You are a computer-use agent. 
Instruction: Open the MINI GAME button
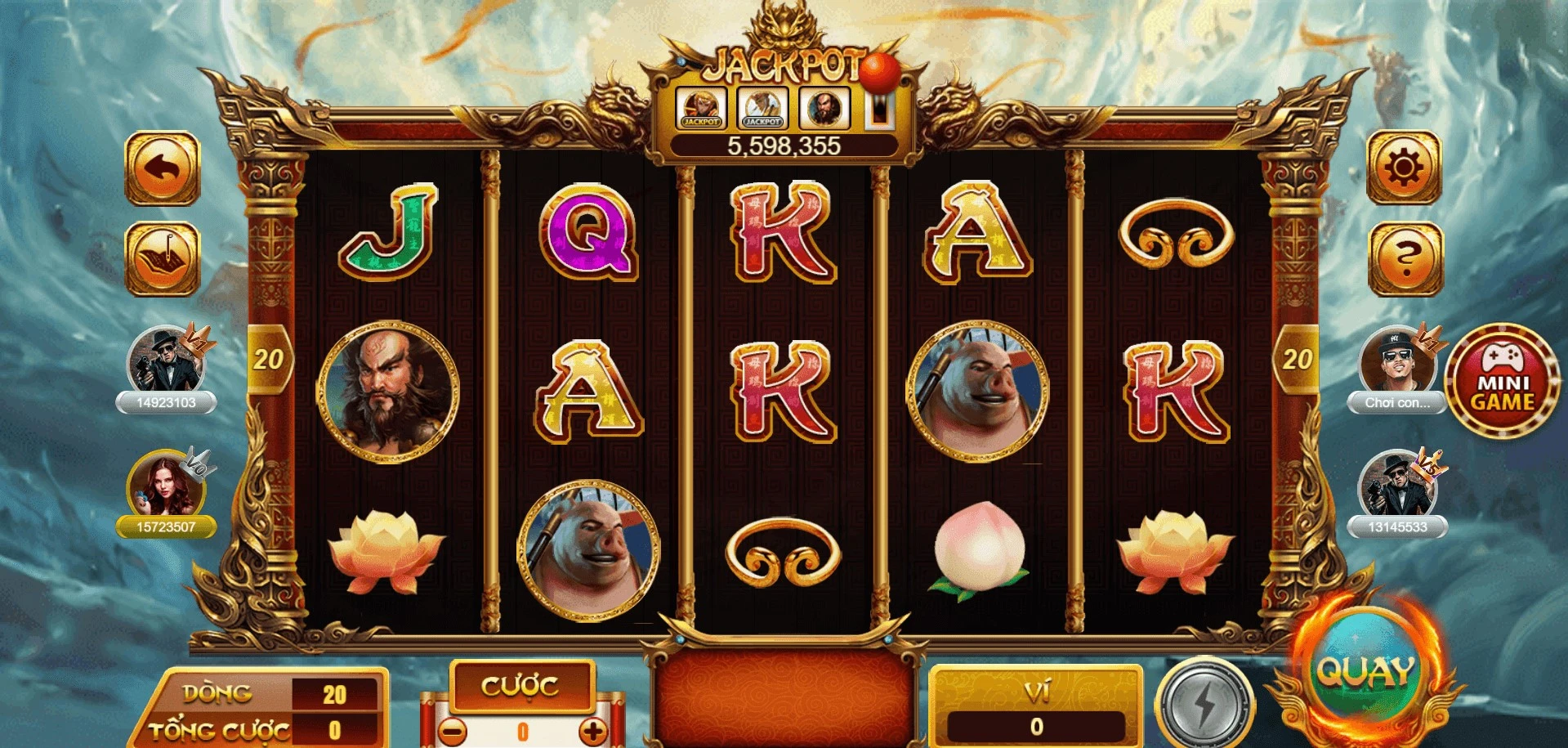click(1502, 381)
